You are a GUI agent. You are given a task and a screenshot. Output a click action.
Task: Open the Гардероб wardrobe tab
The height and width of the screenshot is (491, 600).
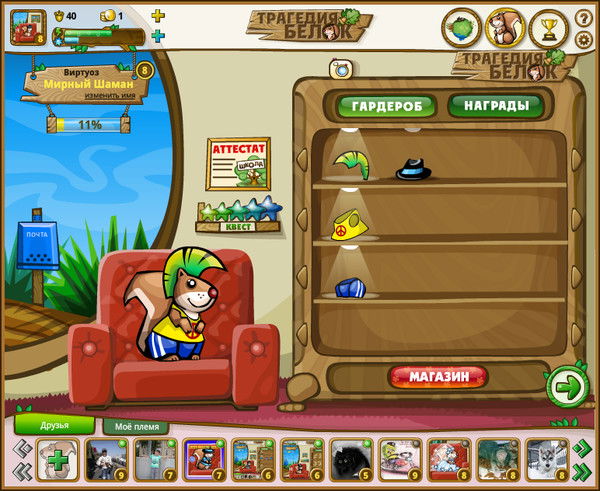point(385,105)
